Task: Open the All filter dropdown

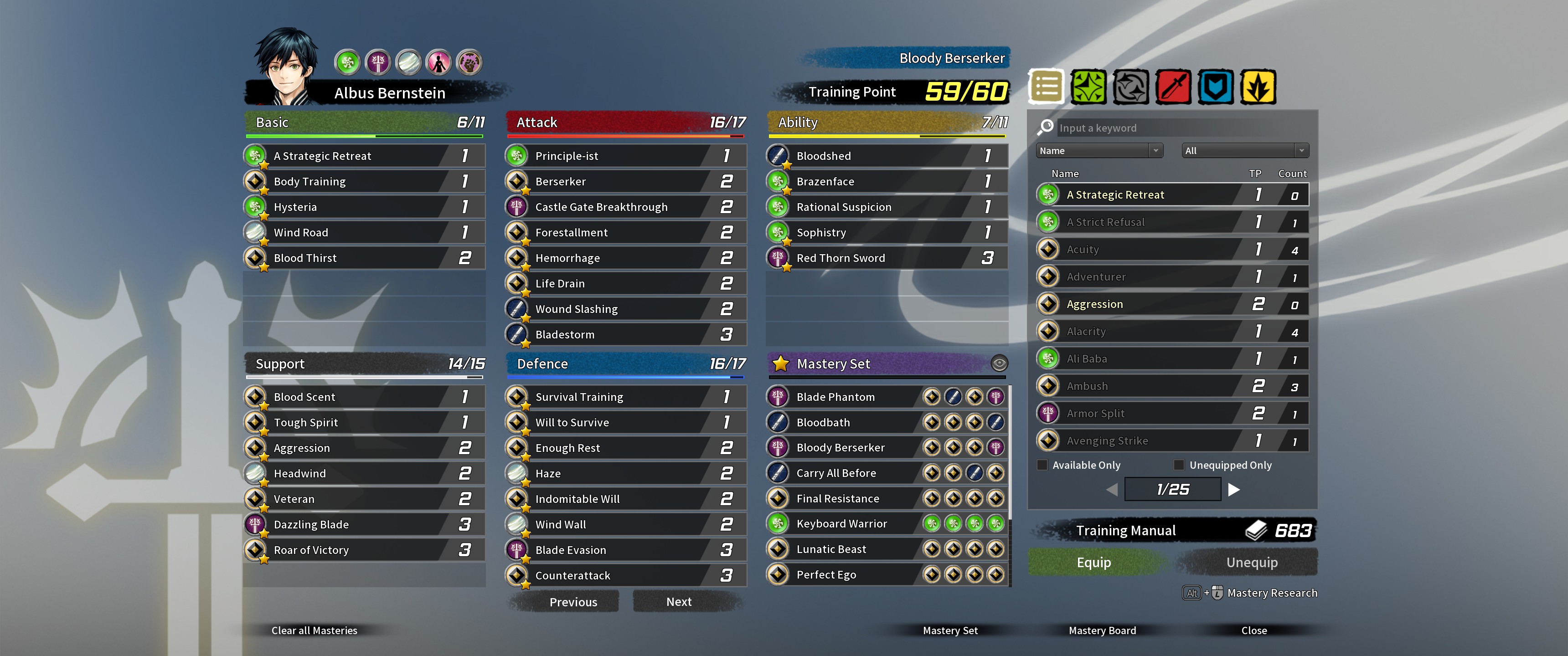Action: 1245,151
